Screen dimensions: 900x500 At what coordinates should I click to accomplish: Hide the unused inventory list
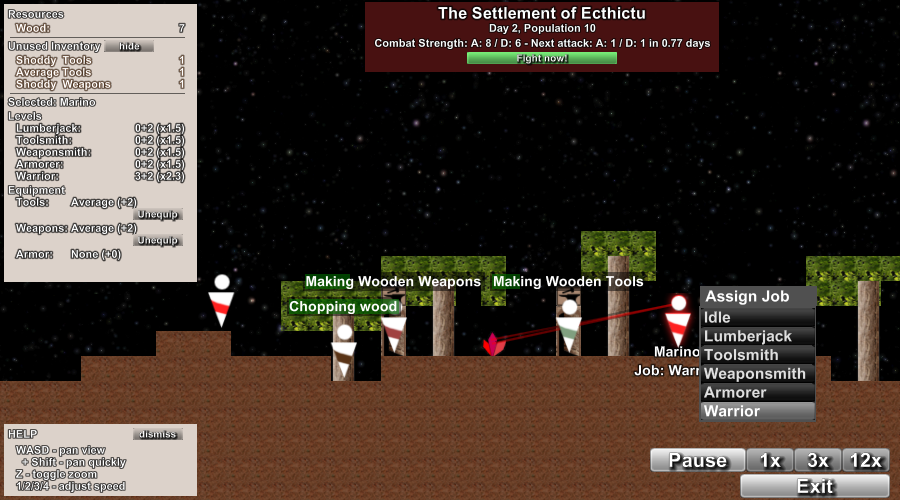point(129,46)
